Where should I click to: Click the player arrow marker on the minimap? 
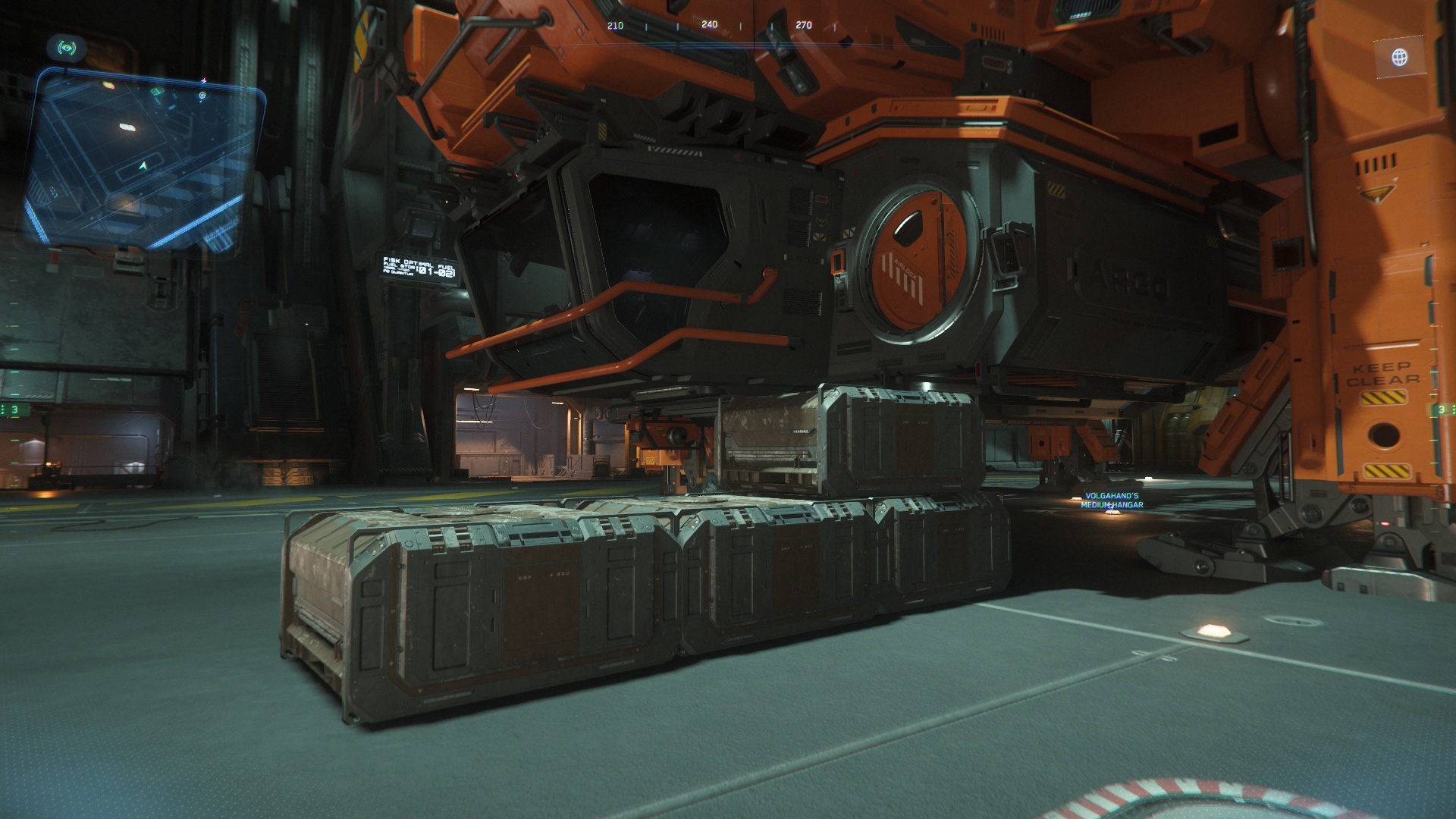[x=143, y=166]
